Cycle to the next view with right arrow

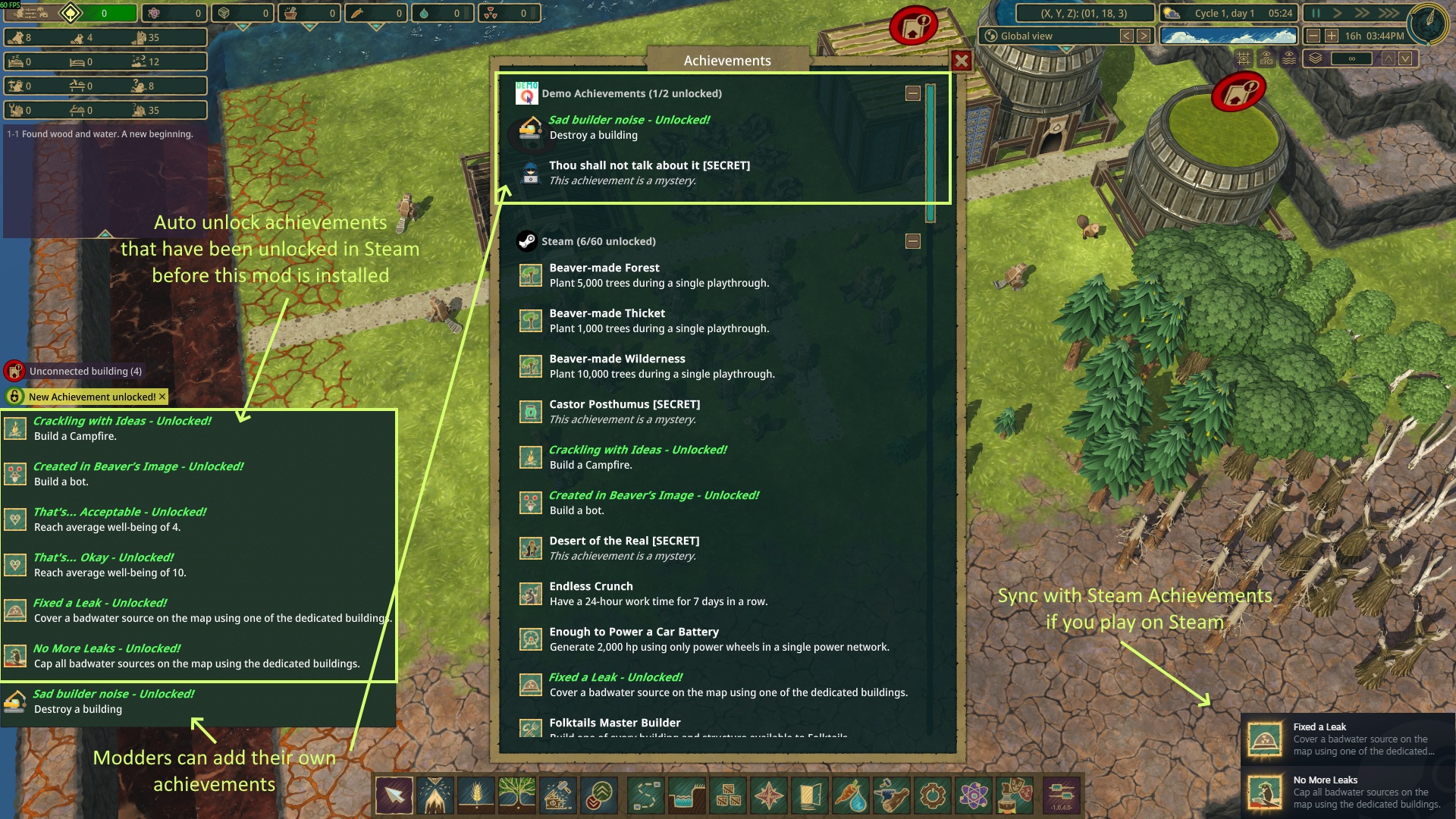(1143, 36)
